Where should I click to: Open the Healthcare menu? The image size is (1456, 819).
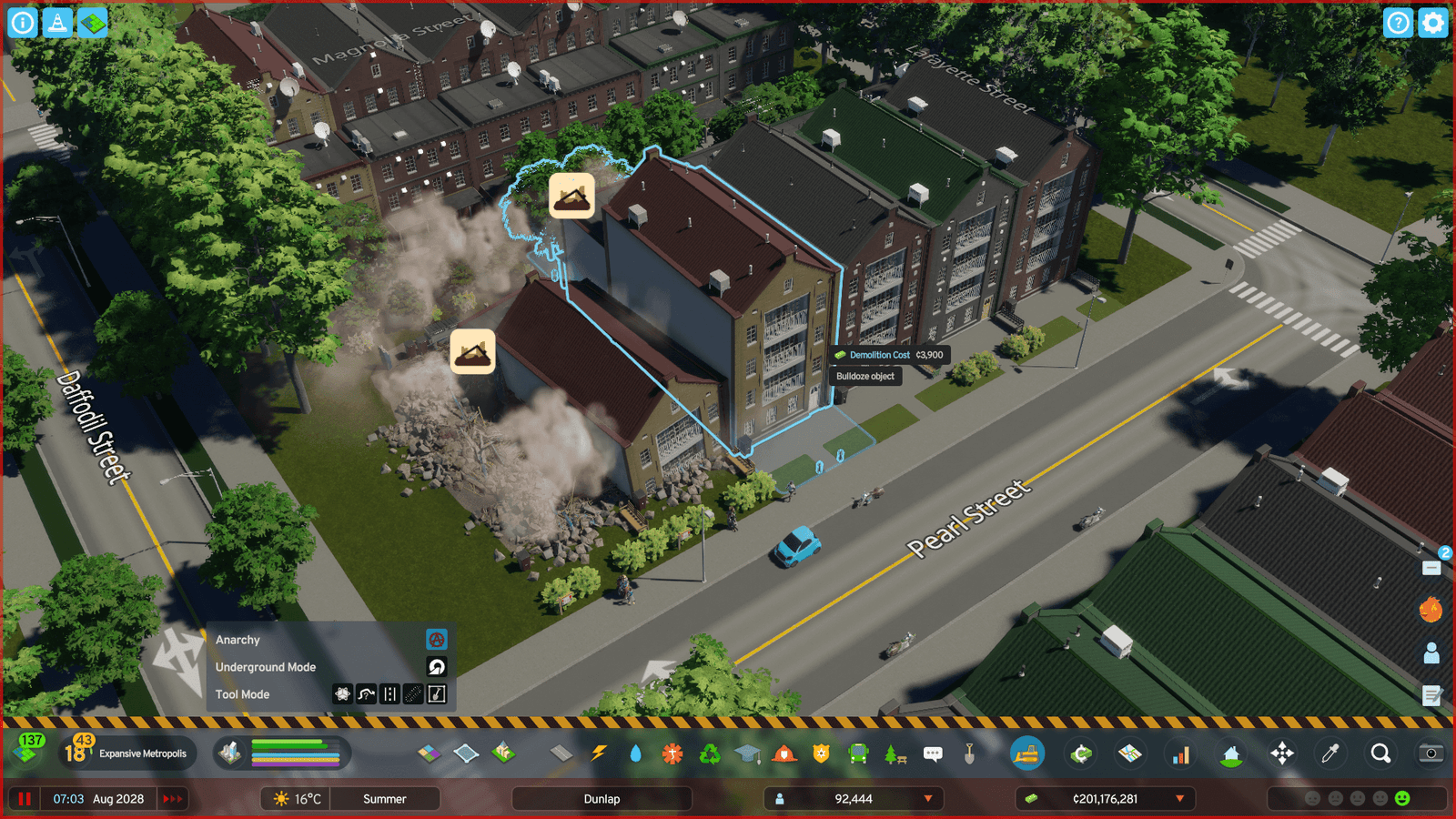672,753
